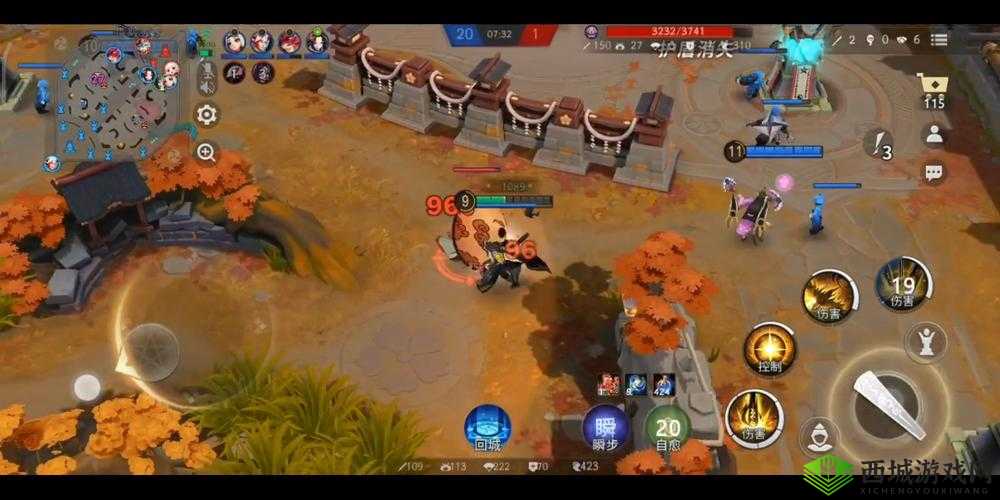Target towers with the chess piece button
The image size is (1000, 500).
pos(925,341)
